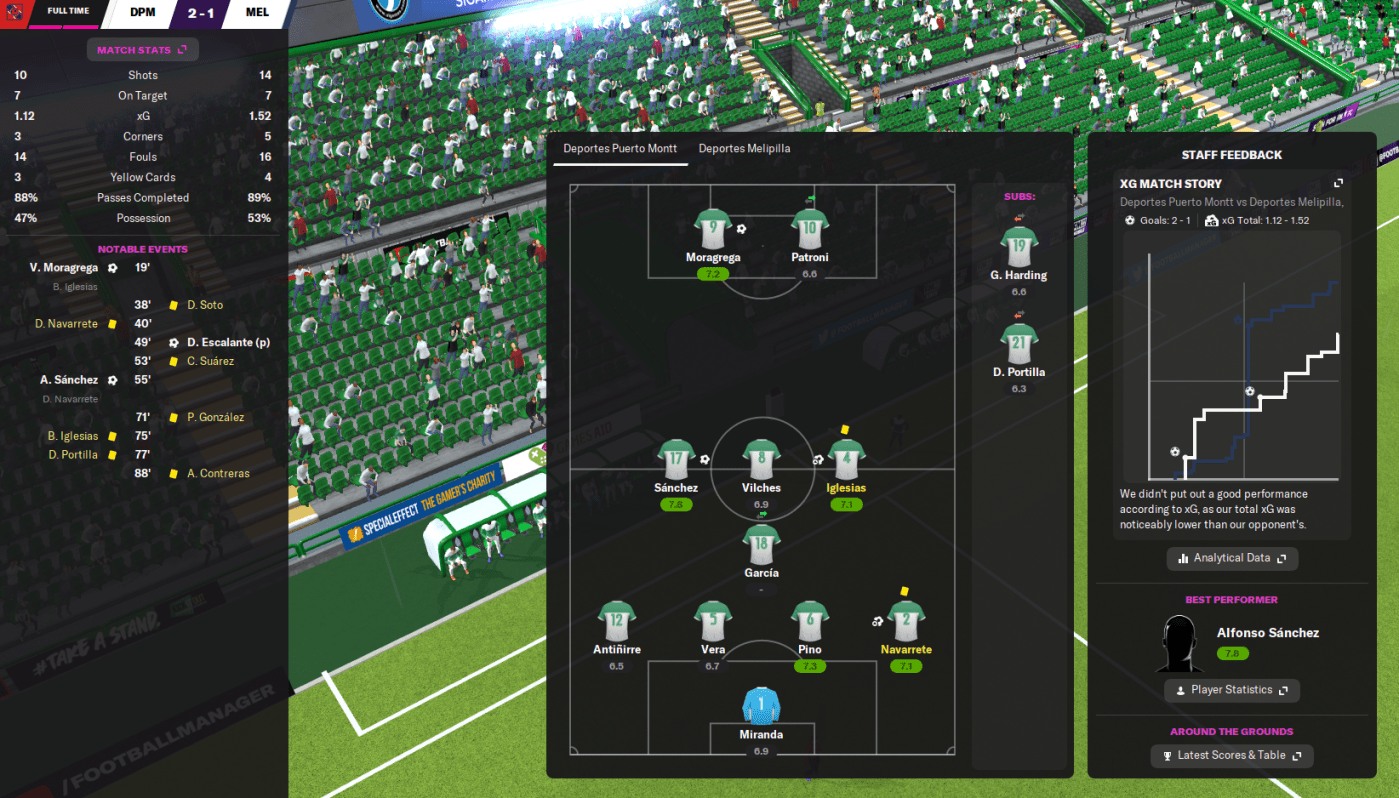Open the Analytical Data view

tap(1232, 558)
